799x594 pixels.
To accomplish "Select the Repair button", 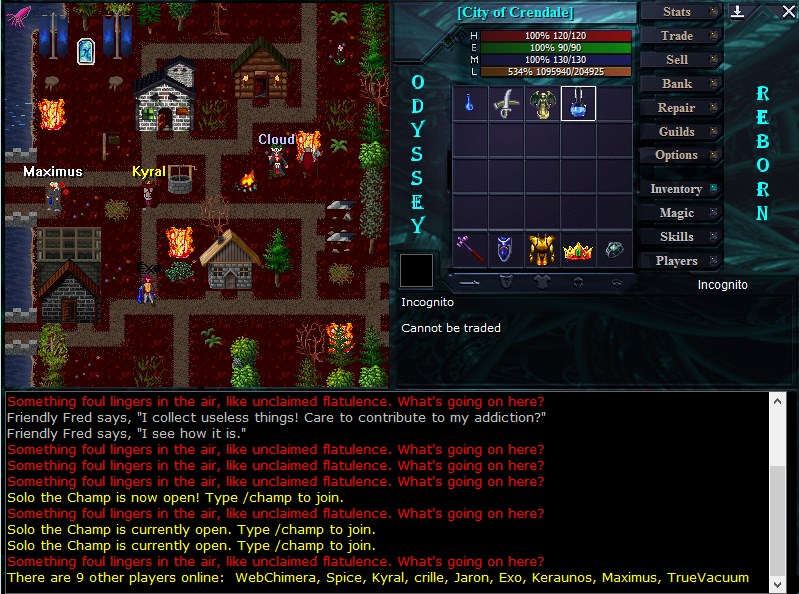I will click(678, 108).
